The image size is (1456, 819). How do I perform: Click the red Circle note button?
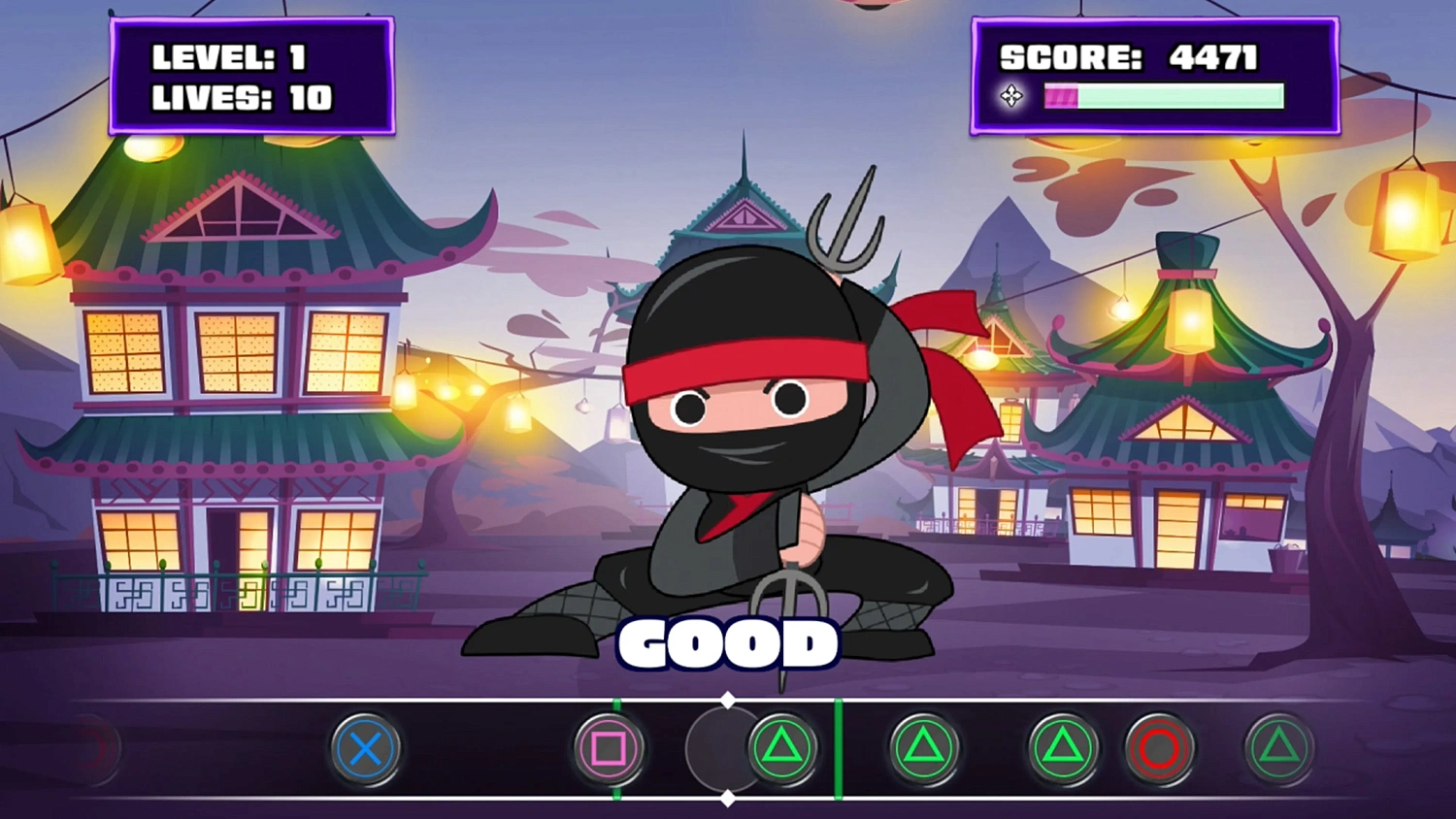coord(1157,749)
